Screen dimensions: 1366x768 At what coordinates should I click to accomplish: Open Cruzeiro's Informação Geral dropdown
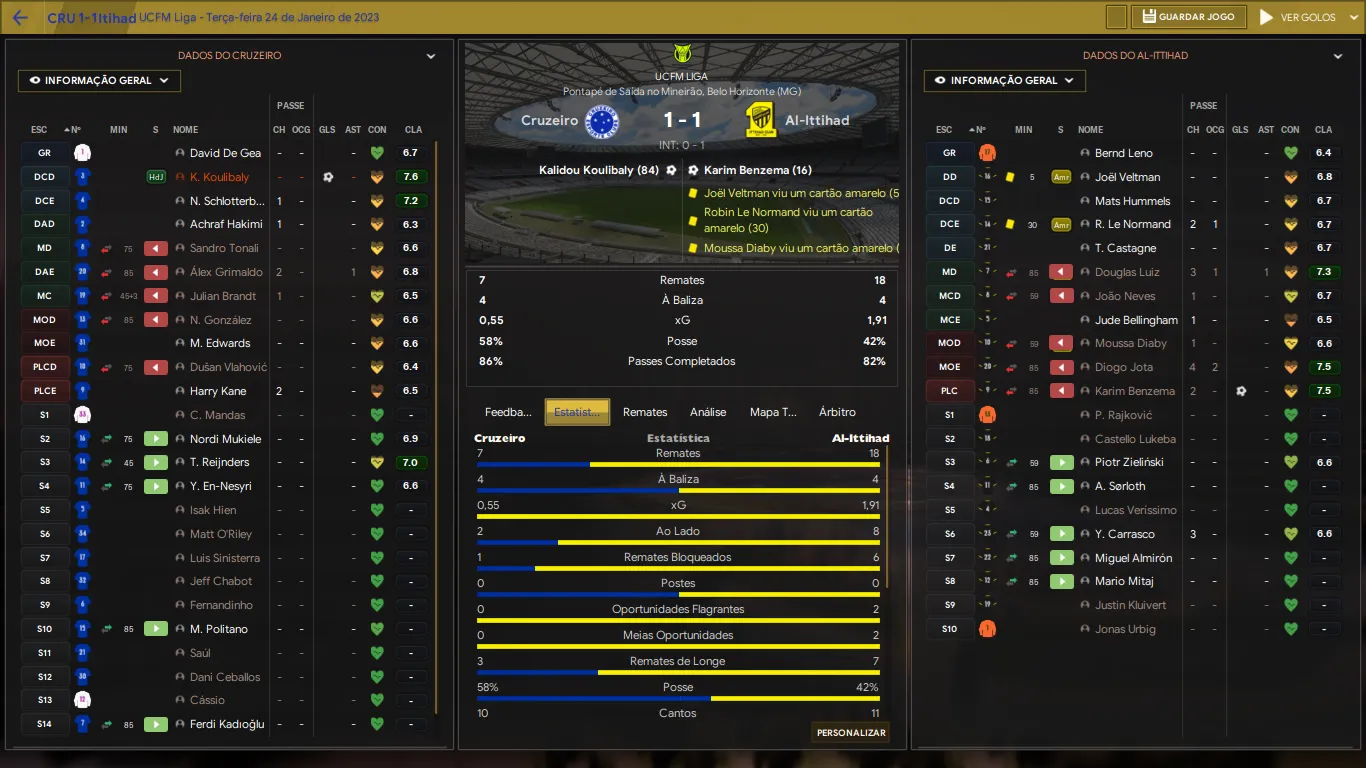[x=99, y=81]
